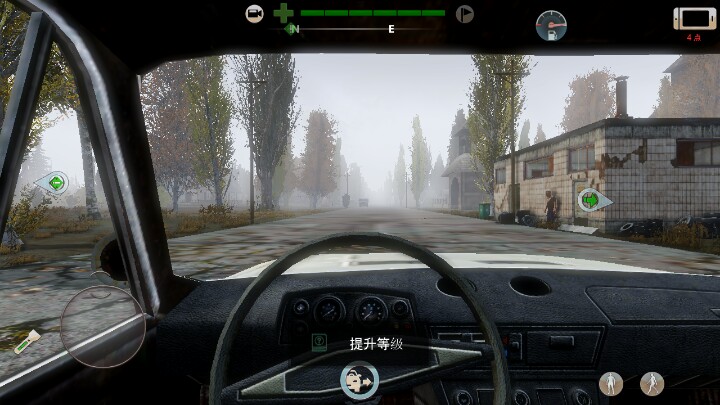Viewport: 720px width, 405px height.
Task: Tap the character head action button
Action: pyautogui.click(x=359, y=380)
